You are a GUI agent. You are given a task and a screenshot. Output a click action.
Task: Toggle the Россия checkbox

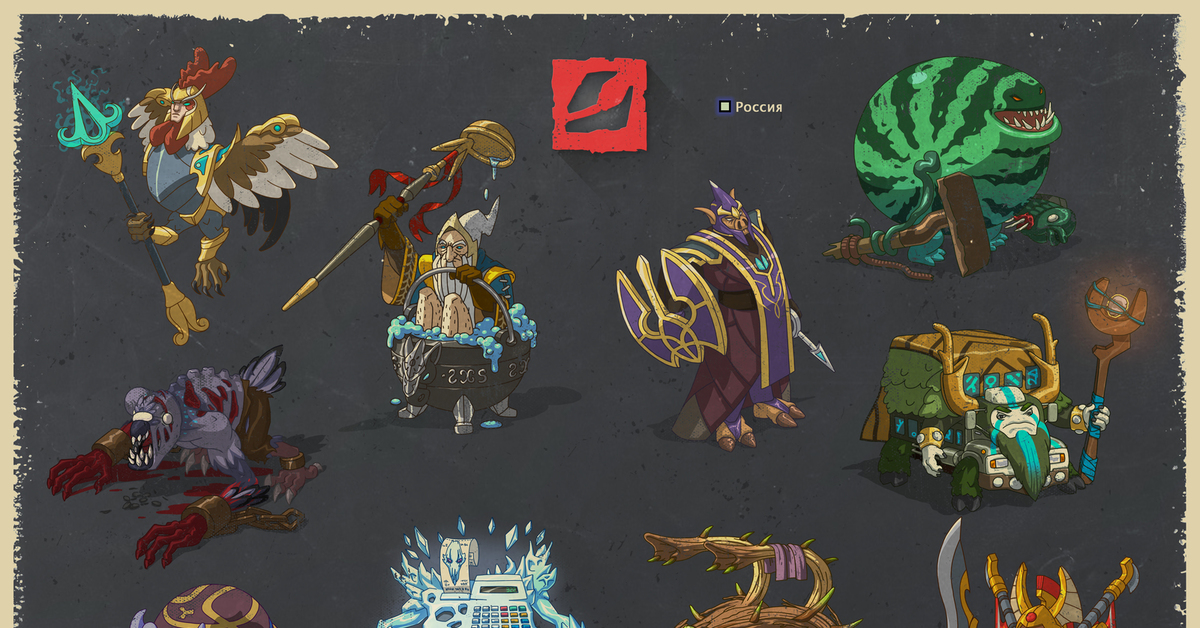click(x=725, y=106)
